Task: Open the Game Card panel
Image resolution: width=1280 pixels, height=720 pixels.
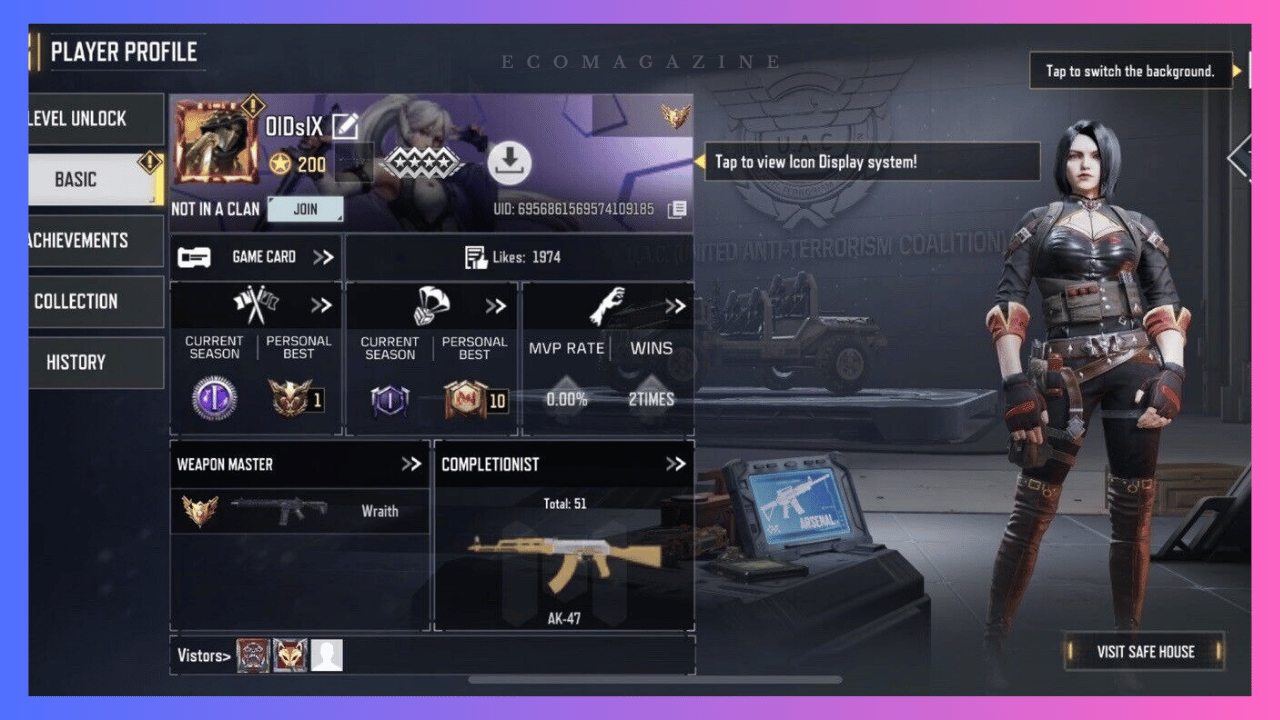Action: click(x=256, y=257)
